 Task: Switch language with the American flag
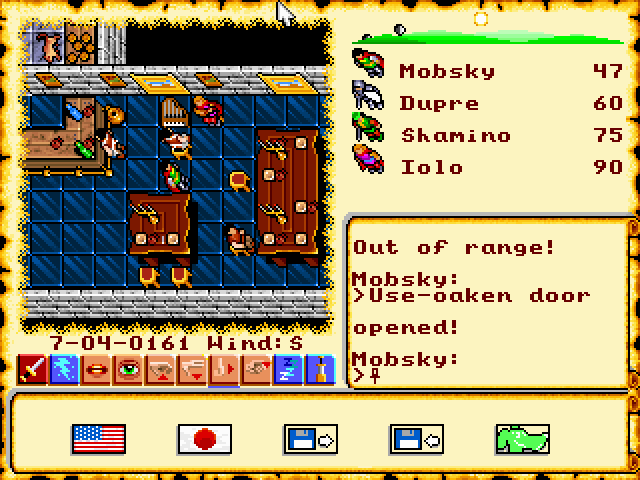(x=99, y=438)
